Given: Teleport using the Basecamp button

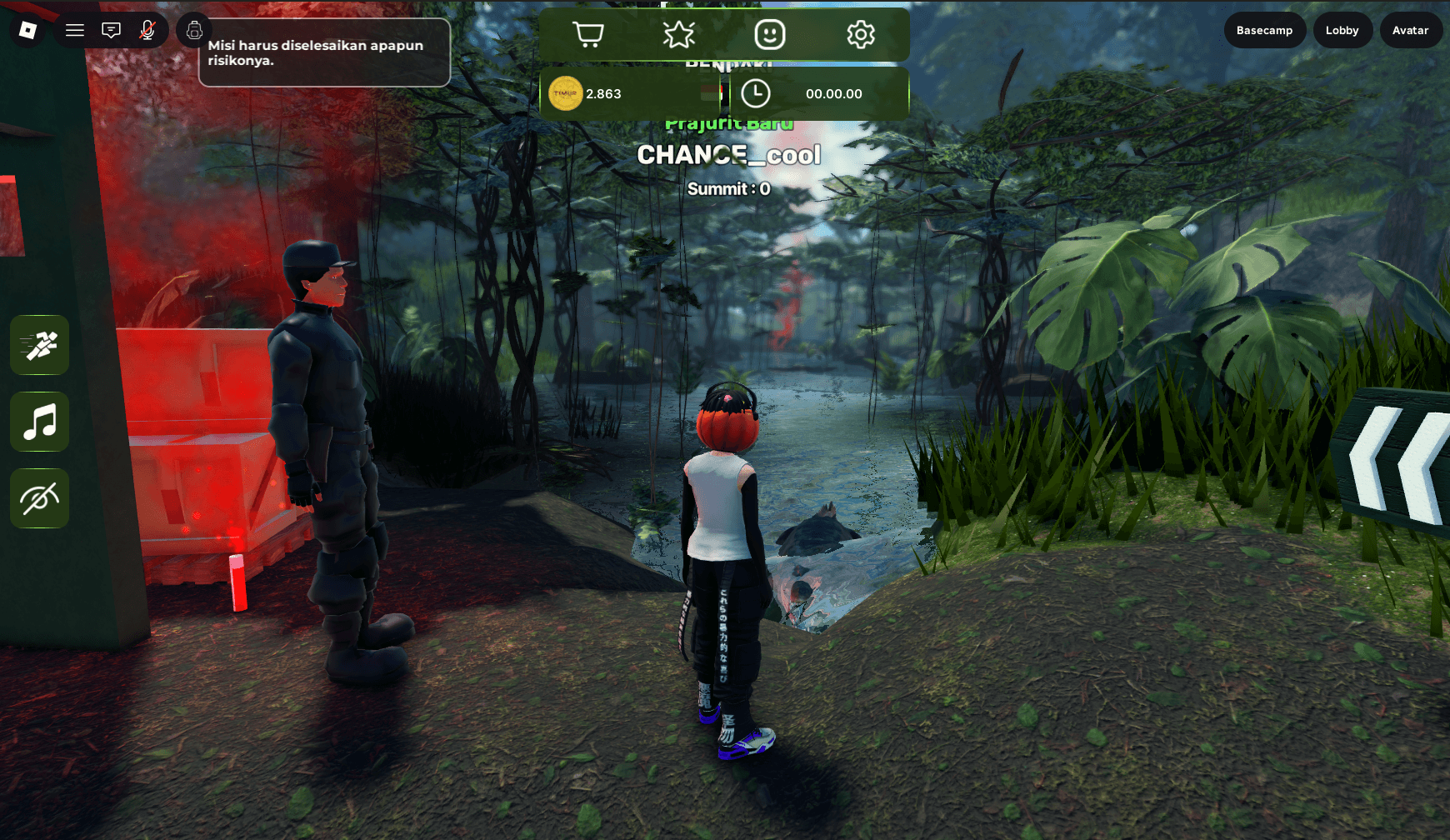Looking at the screenshot, I should (1264, 30).
